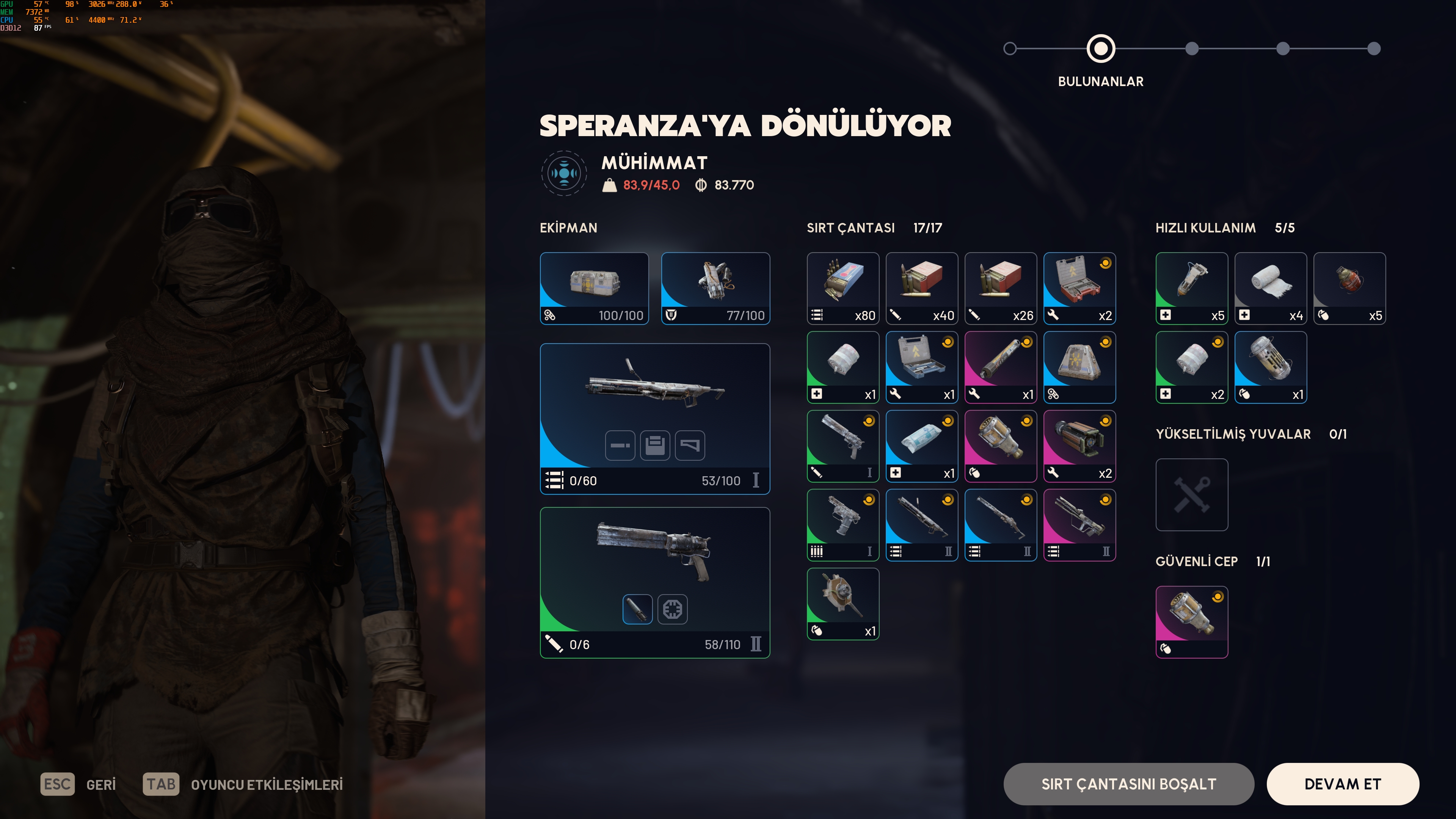Choose the secondary revolver with 0/6 ammo
Viewport: 1456px width, 819px height.
coord(654,582)
